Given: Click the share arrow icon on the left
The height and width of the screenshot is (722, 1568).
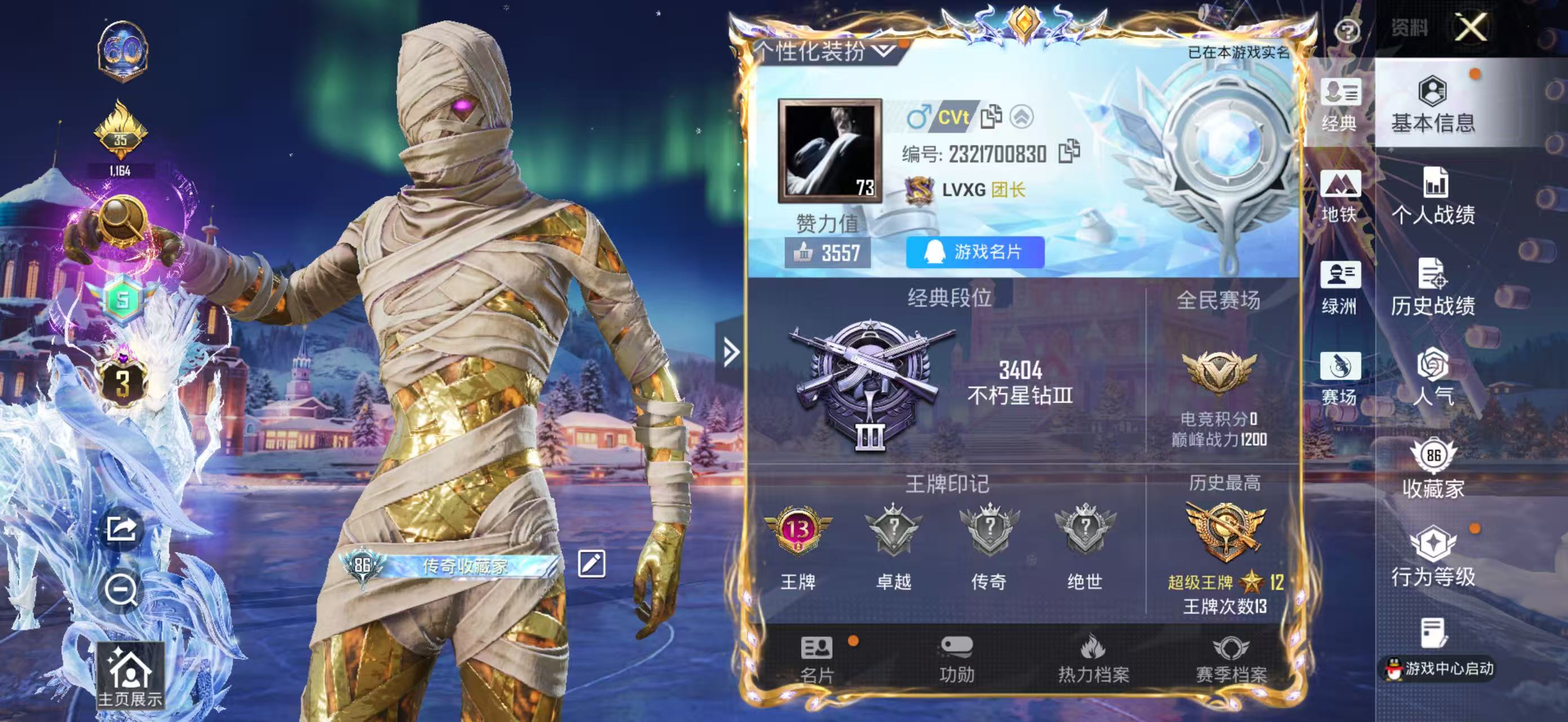Looking at the screenshot, I should (122, 529).
